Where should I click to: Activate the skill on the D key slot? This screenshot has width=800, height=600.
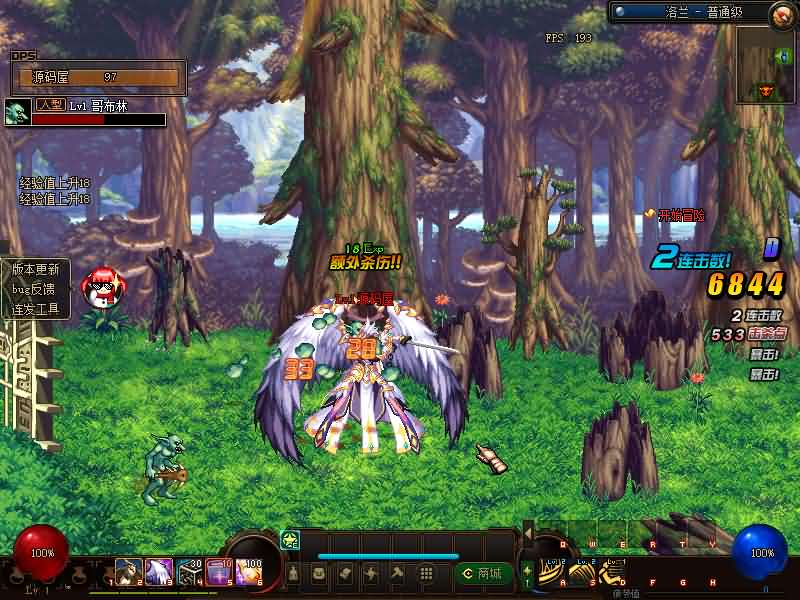pyautogui.click(x=611, y=572)
